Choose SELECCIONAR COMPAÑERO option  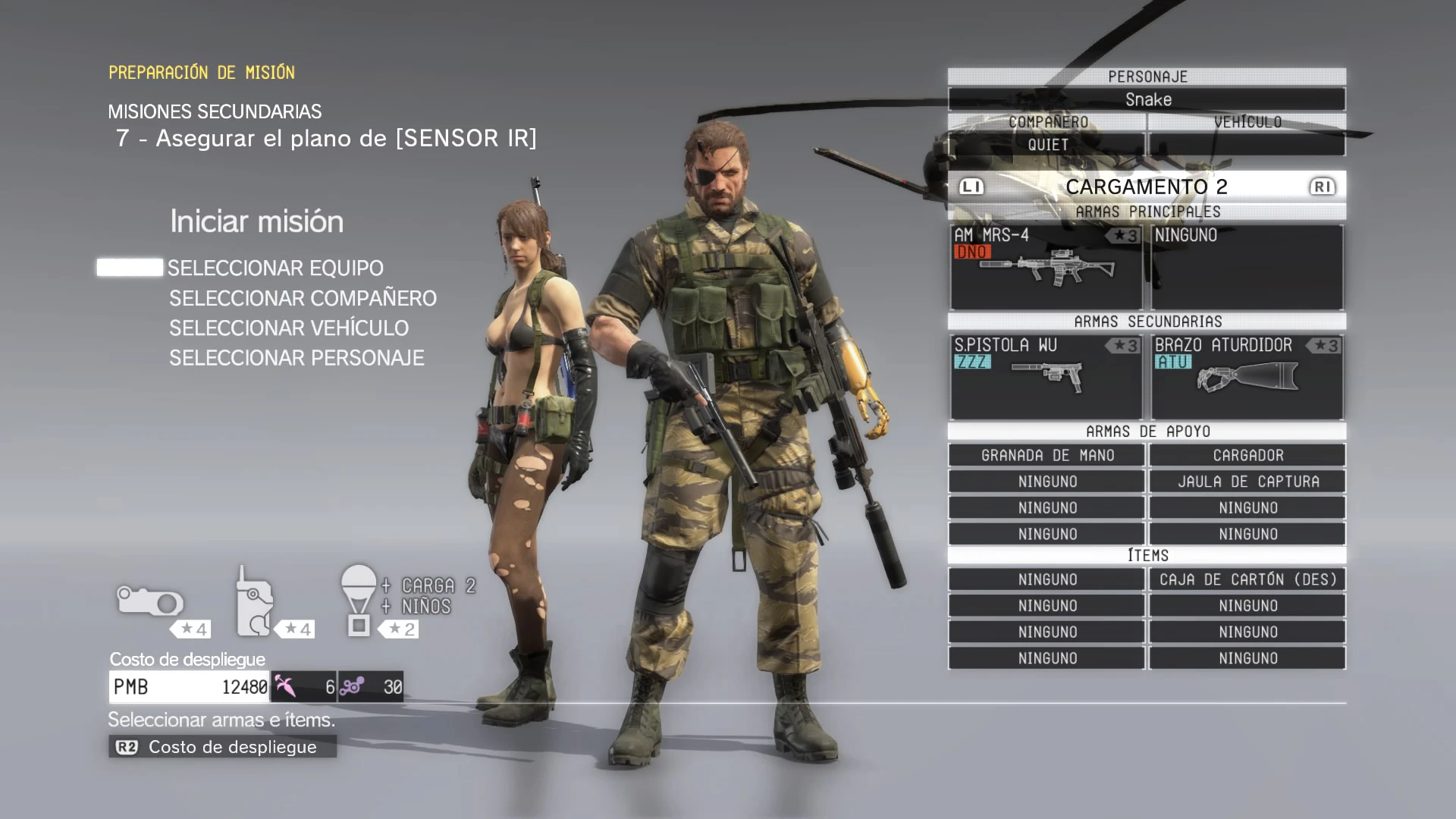303,299
